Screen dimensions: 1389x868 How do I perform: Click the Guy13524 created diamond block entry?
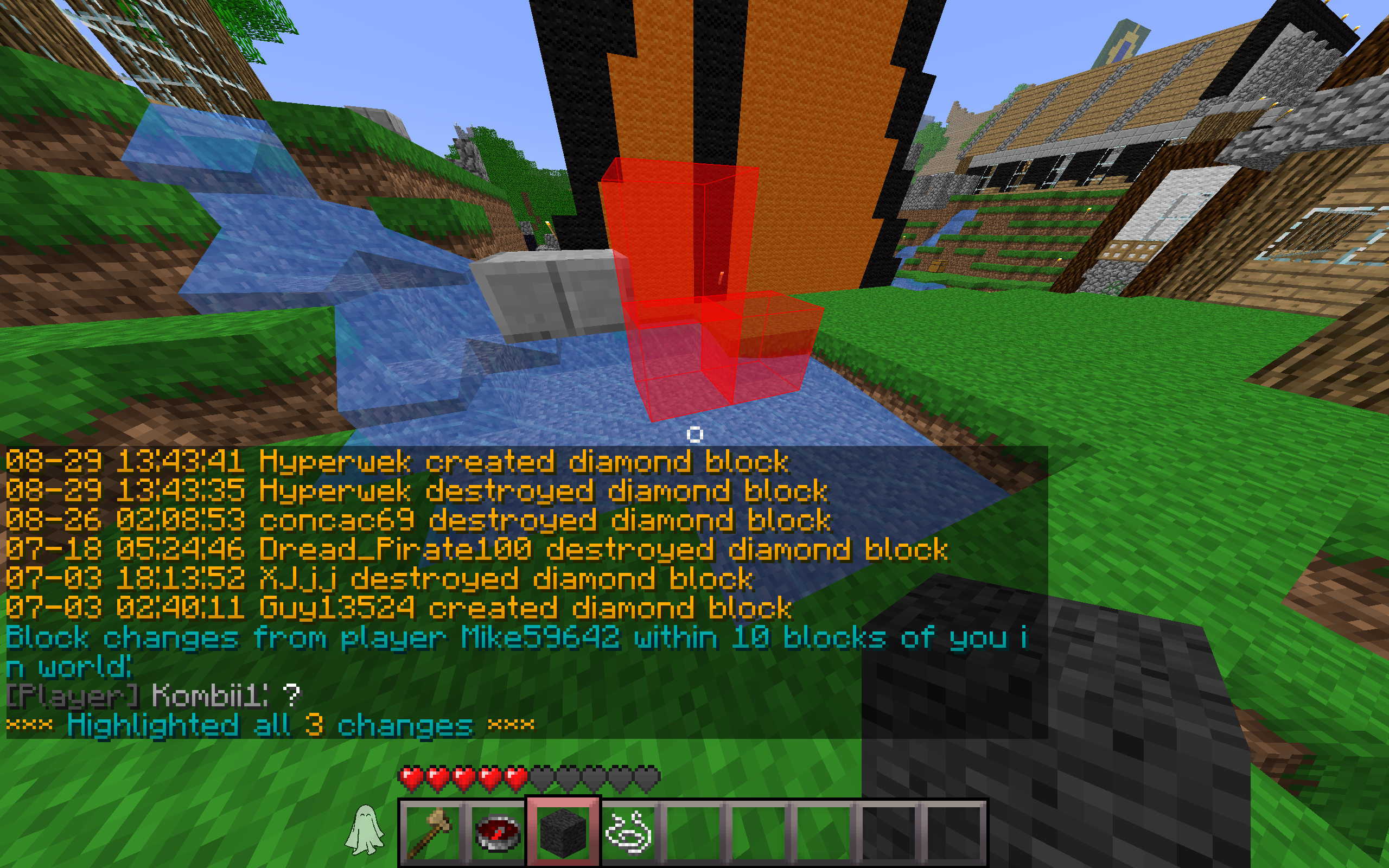coord(399,608)
